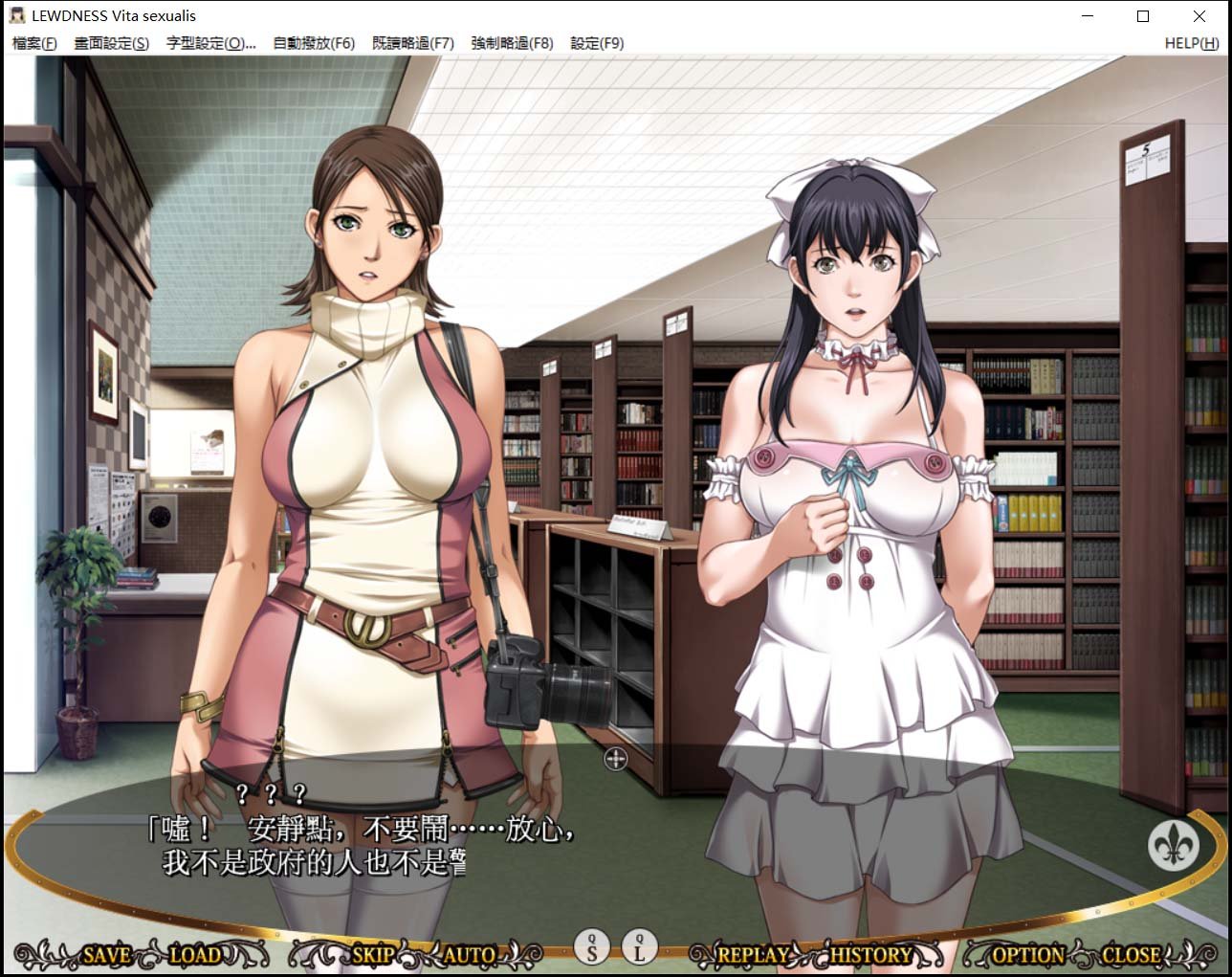Open the dialogue HISTORY log

870,954
